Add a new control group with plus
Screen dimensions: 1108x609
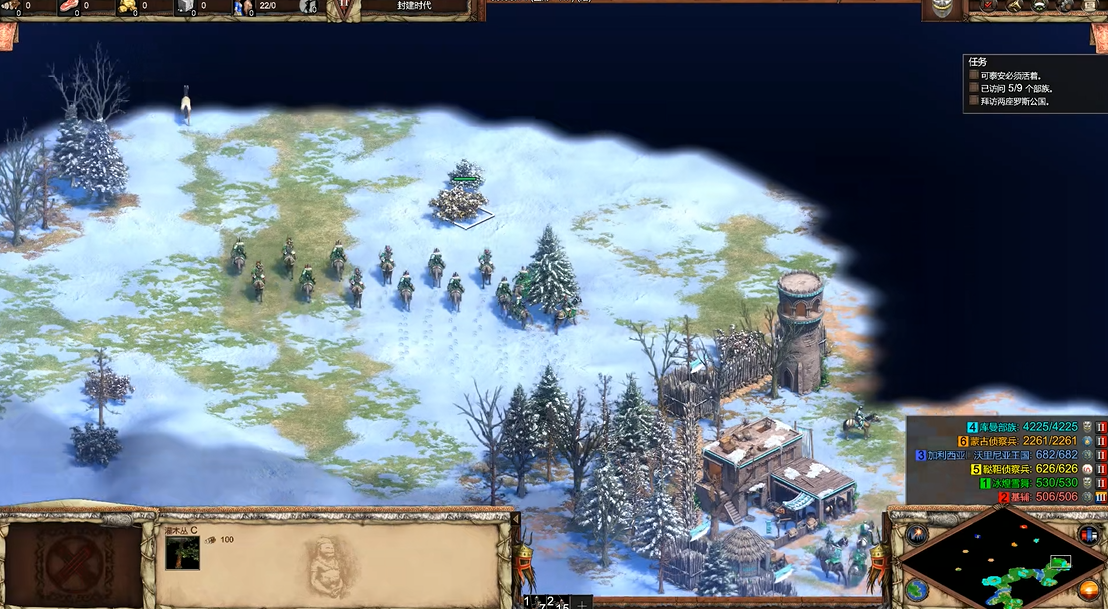(582, 604)
